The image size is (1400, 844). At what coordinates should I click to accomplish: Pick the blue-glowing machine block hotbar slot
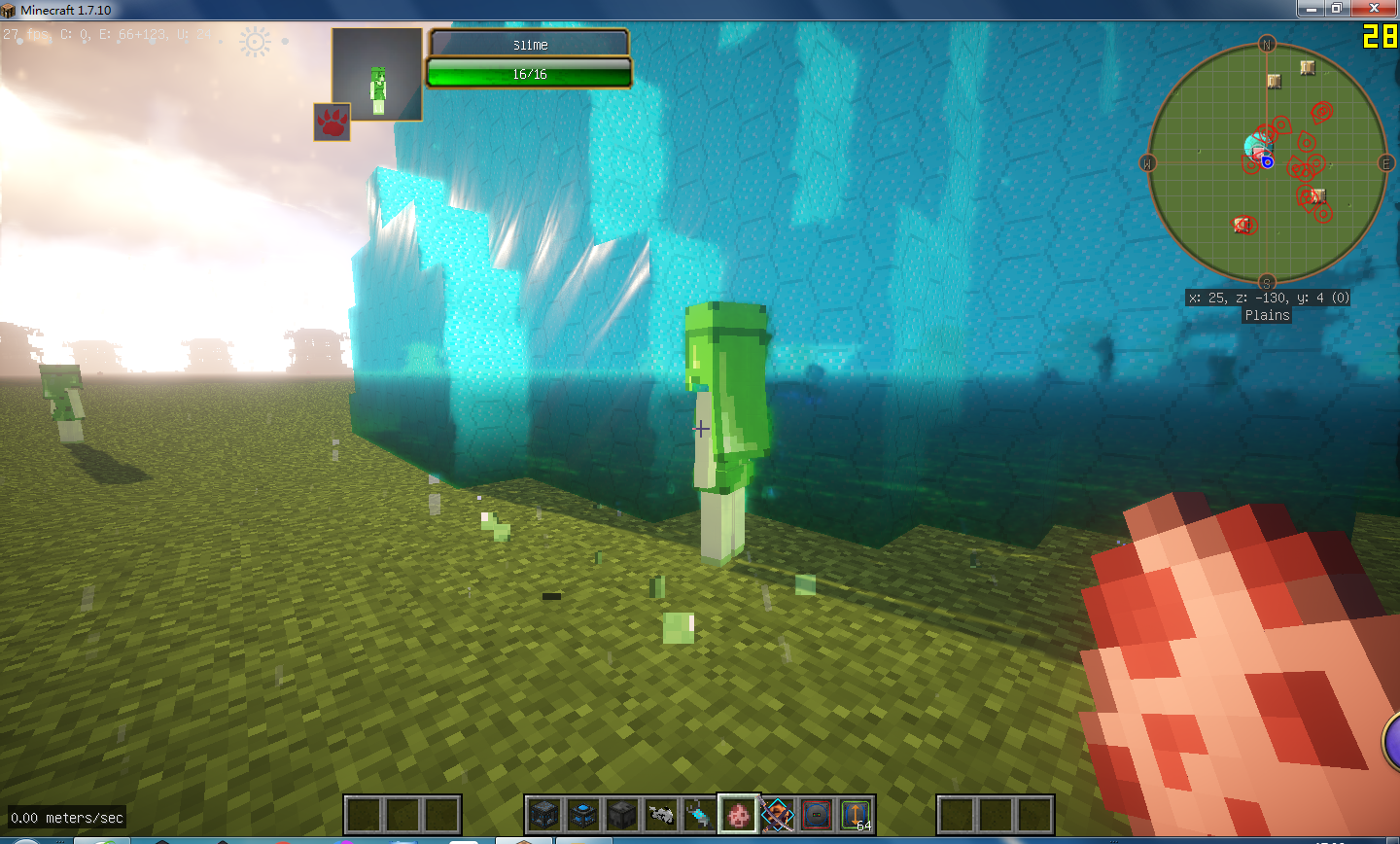tap(582, 815)
